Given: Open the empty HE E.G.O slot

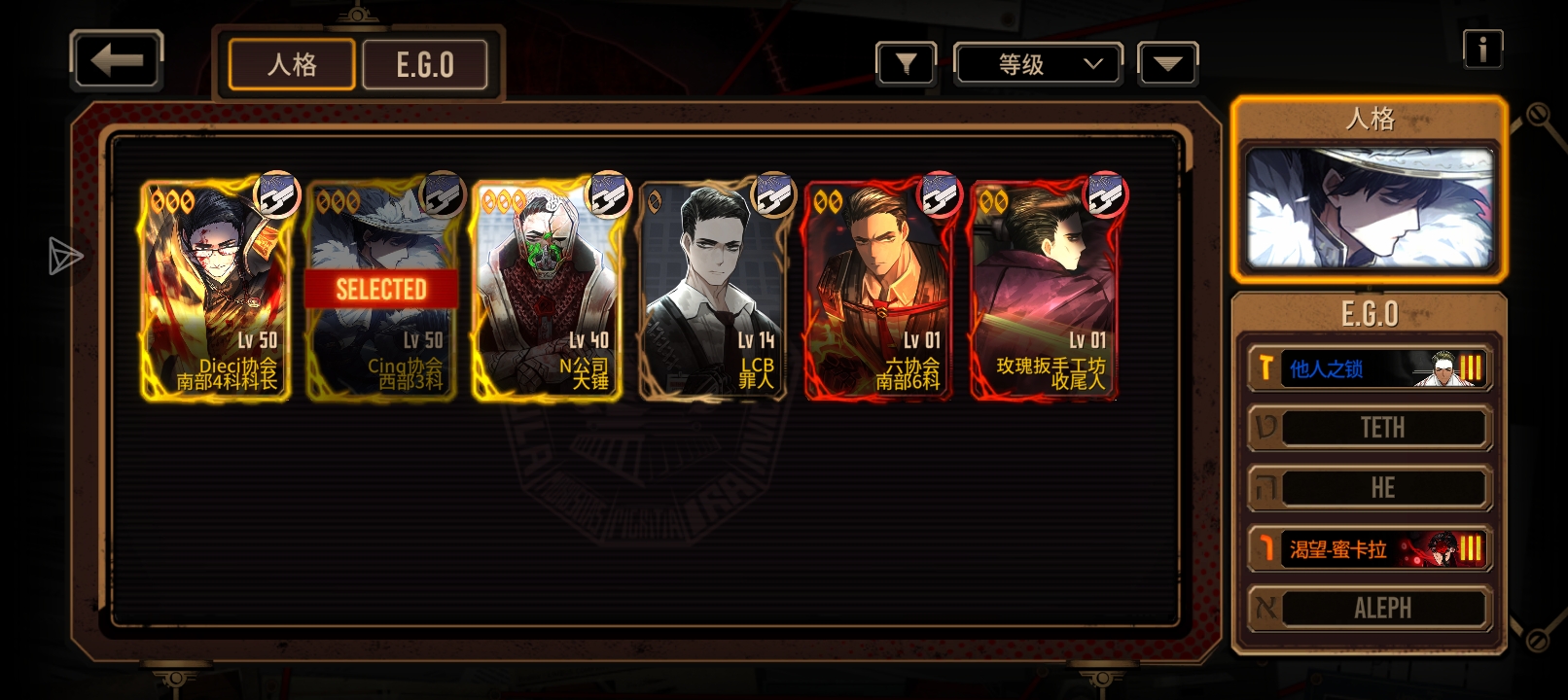Looking at the screenshot, I should 1370,488.
